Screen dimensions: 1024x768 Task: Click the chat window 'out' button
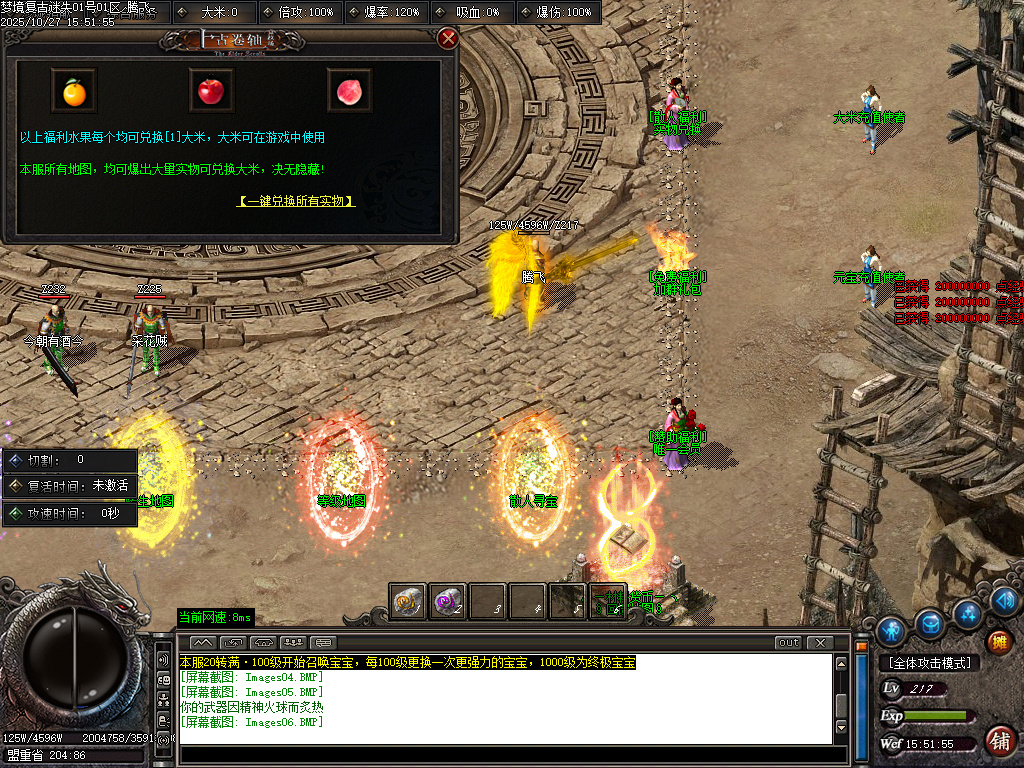coord(788,642)
